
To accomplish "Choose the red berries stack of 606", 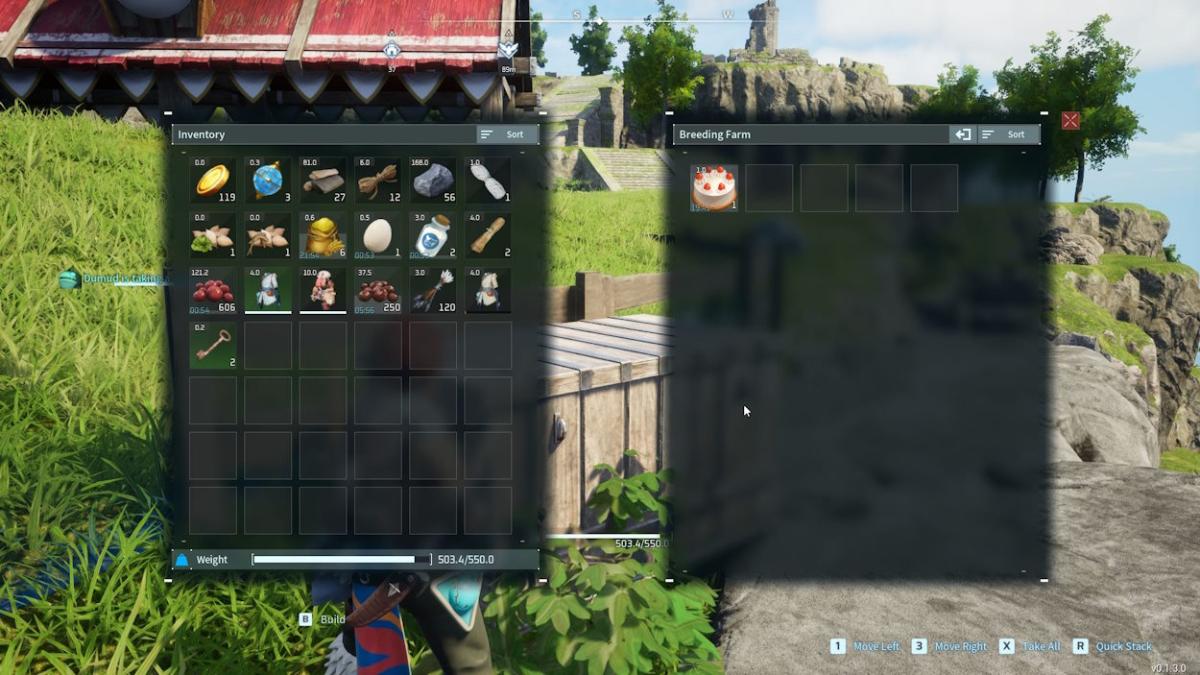I will 213,291.
